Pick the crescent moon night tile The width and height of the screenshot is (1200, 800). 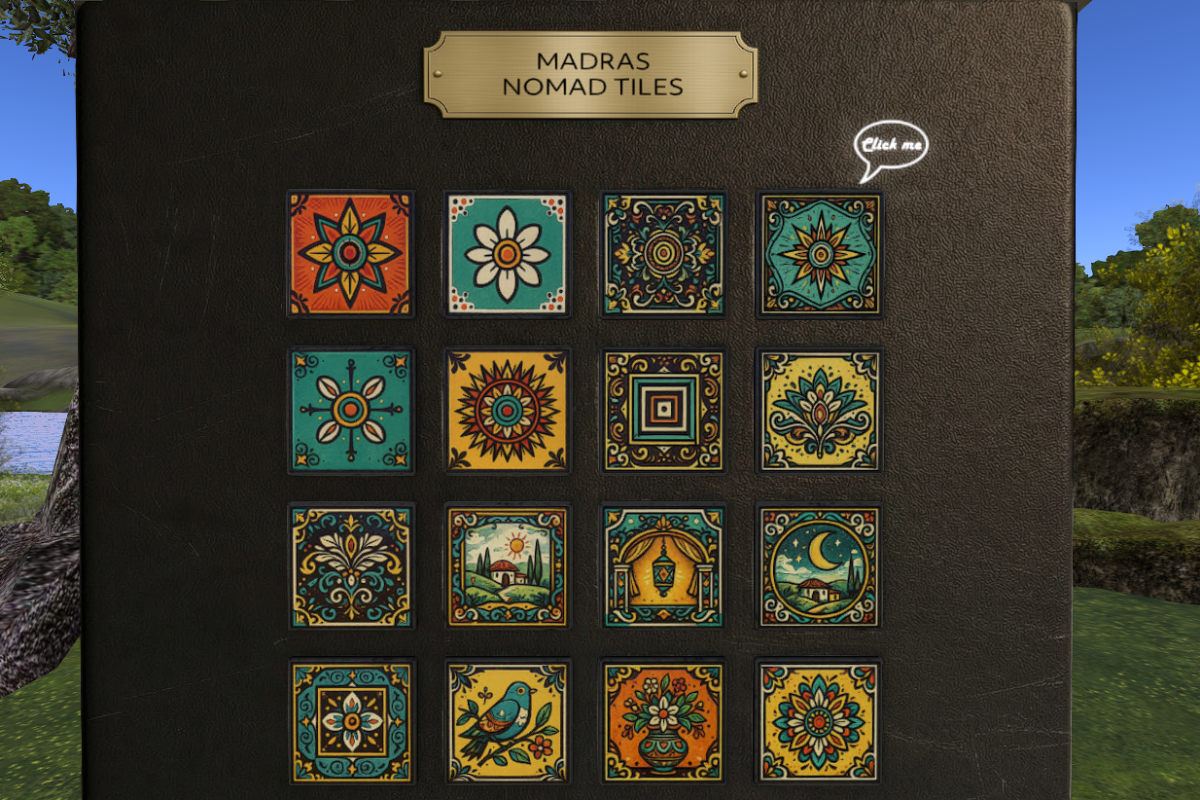(x=820, y=566)
